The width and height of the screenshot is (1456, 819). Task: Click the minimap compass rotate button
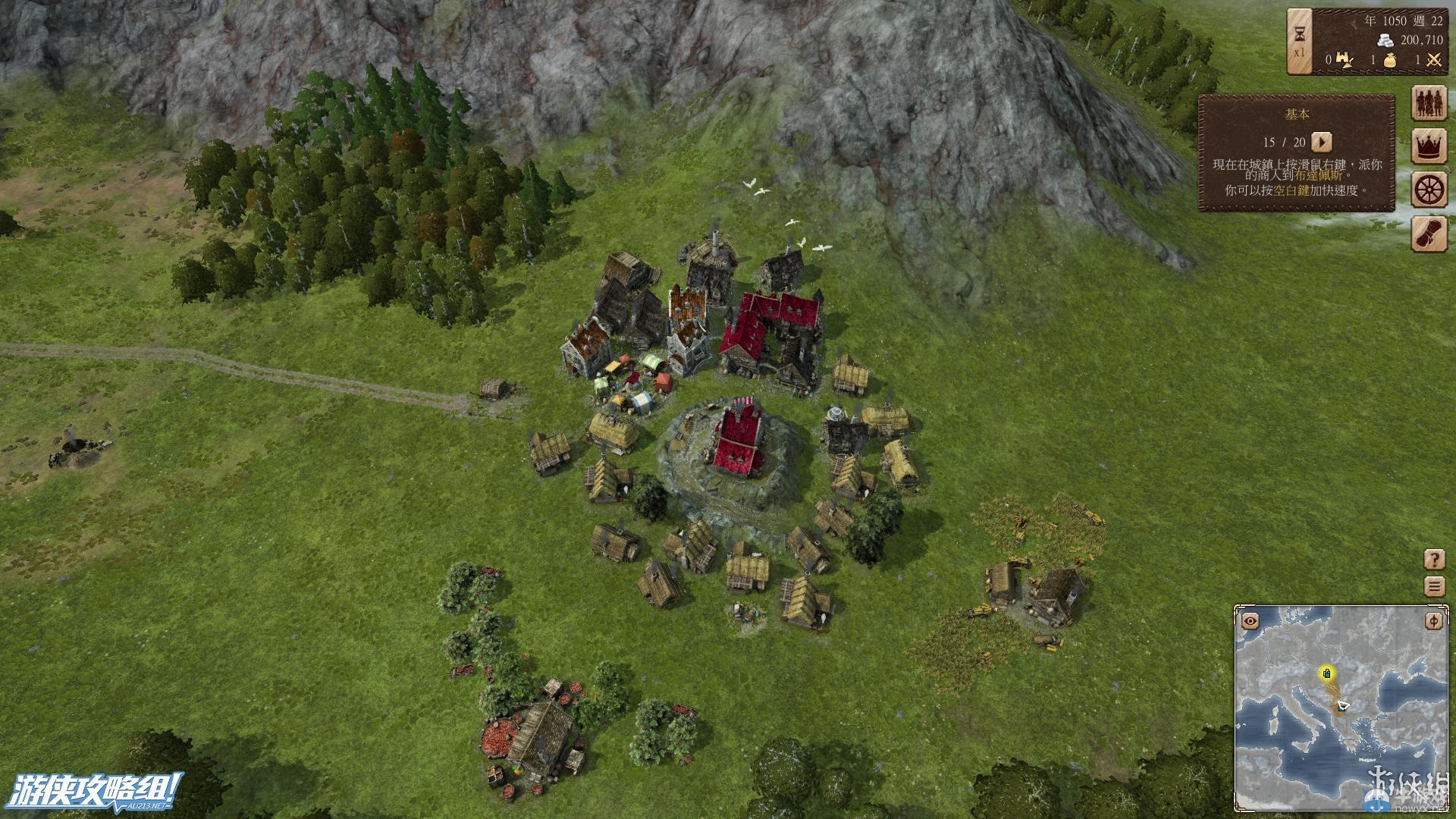[x=1433, y=621]
